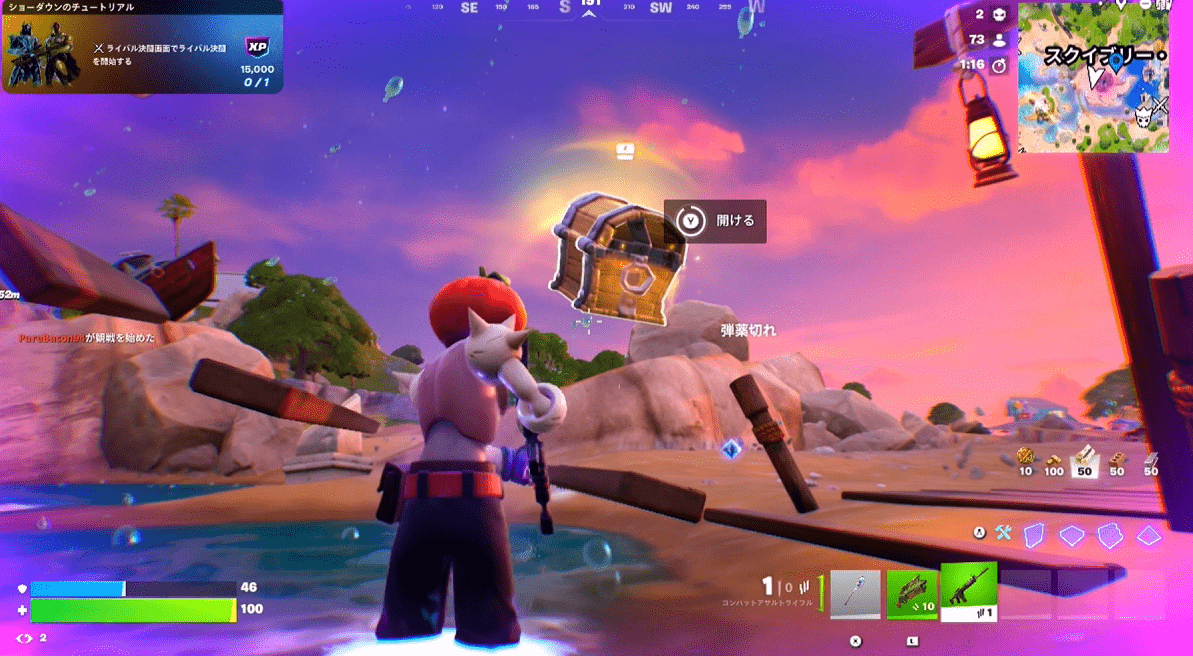Select the combat assault rifle slot
This screenshot has height=656, width=1193.
(x=968, y=592)
